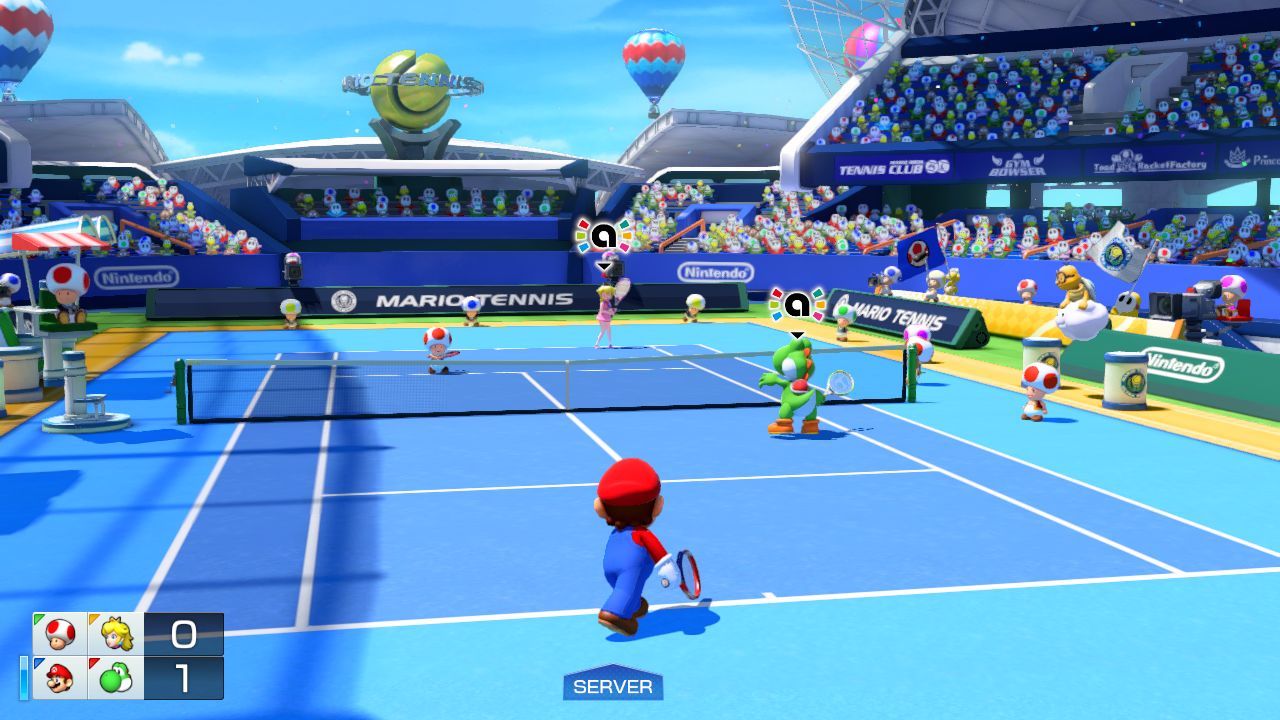Select Toad's portrait on the scoreboard
The height and width of the screenshot is (720, 1280).
[60, 634]
